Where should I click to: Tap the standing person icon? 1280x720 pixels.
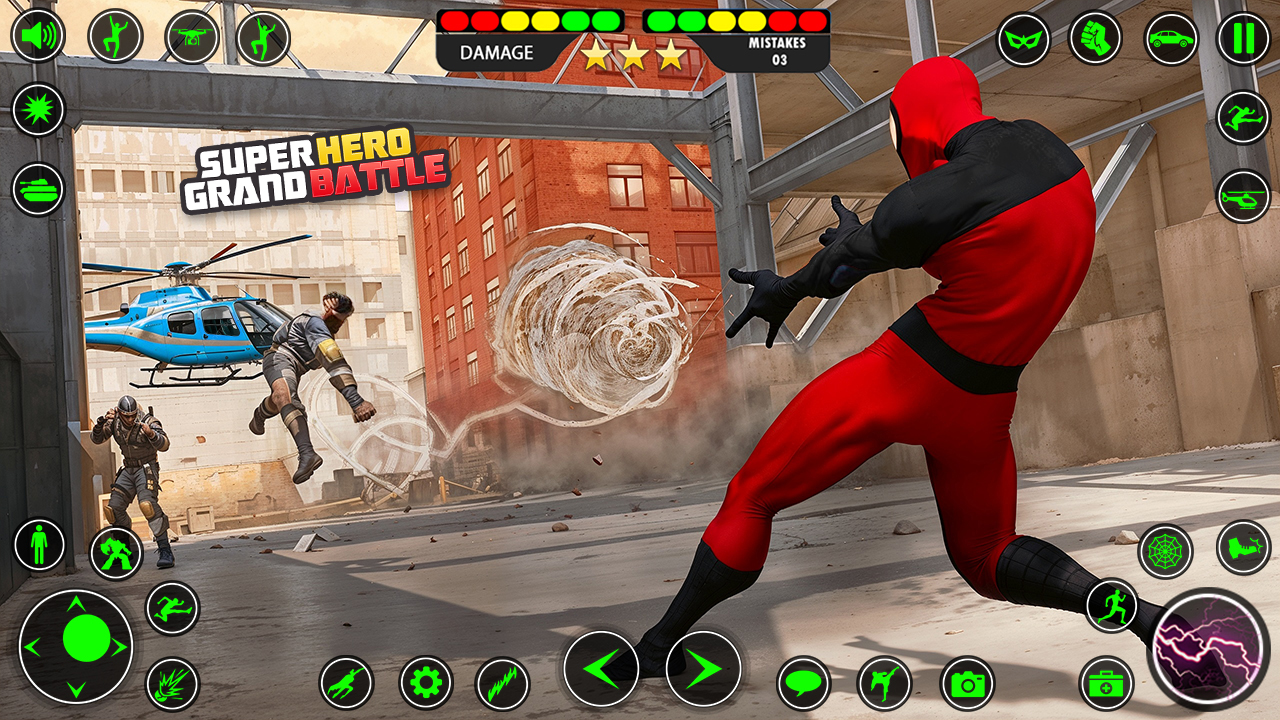coord(39,545)
